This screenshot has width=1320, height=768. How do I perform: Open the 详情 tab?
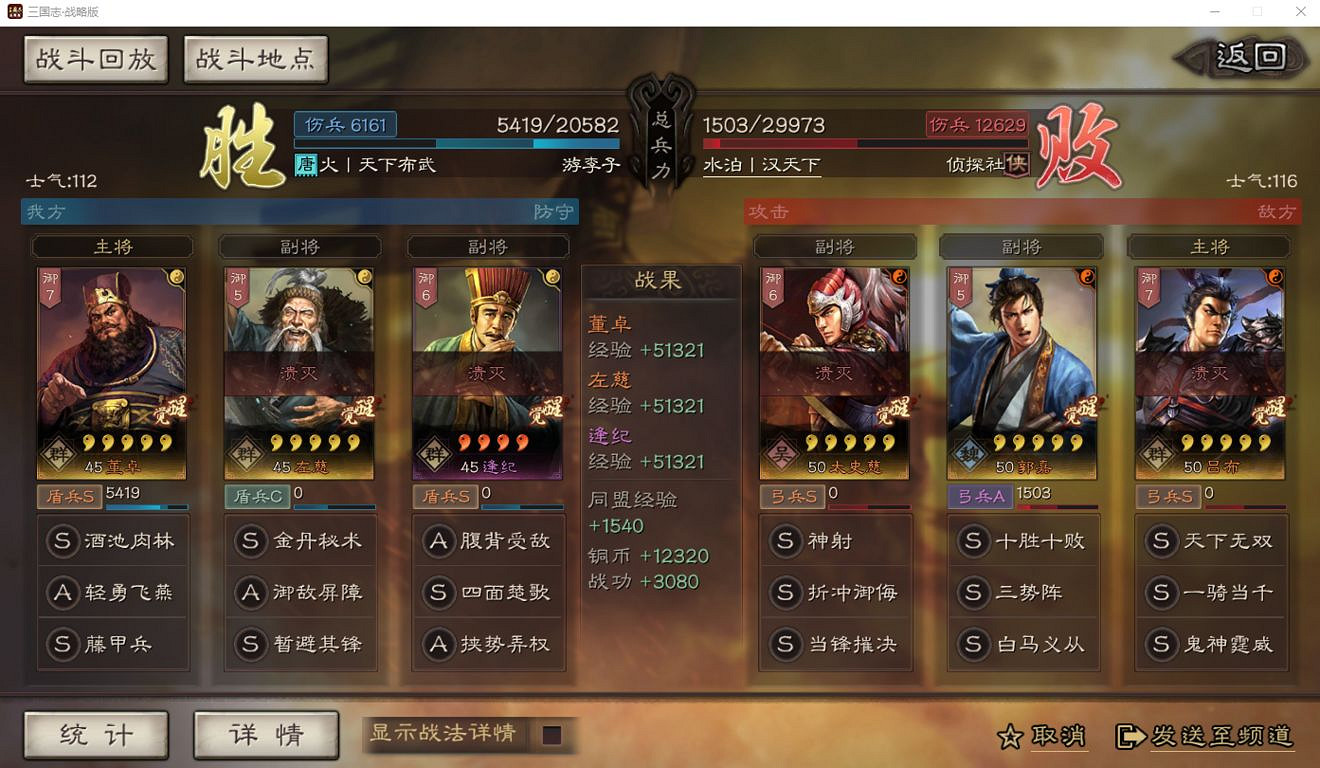click(x=265, y=733)
